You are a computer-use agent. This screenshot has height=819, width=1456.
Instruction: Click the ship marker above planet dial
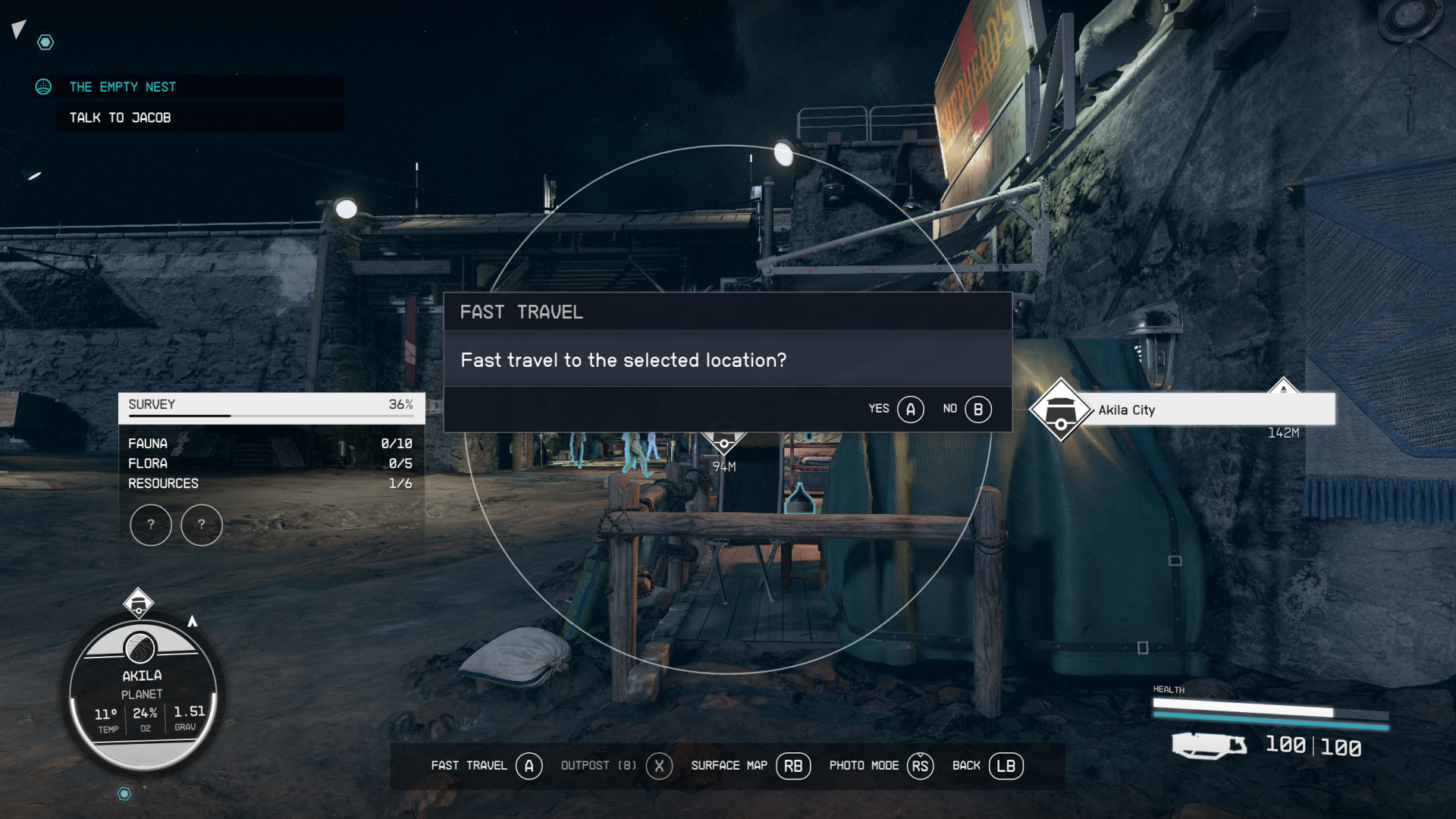139,604
